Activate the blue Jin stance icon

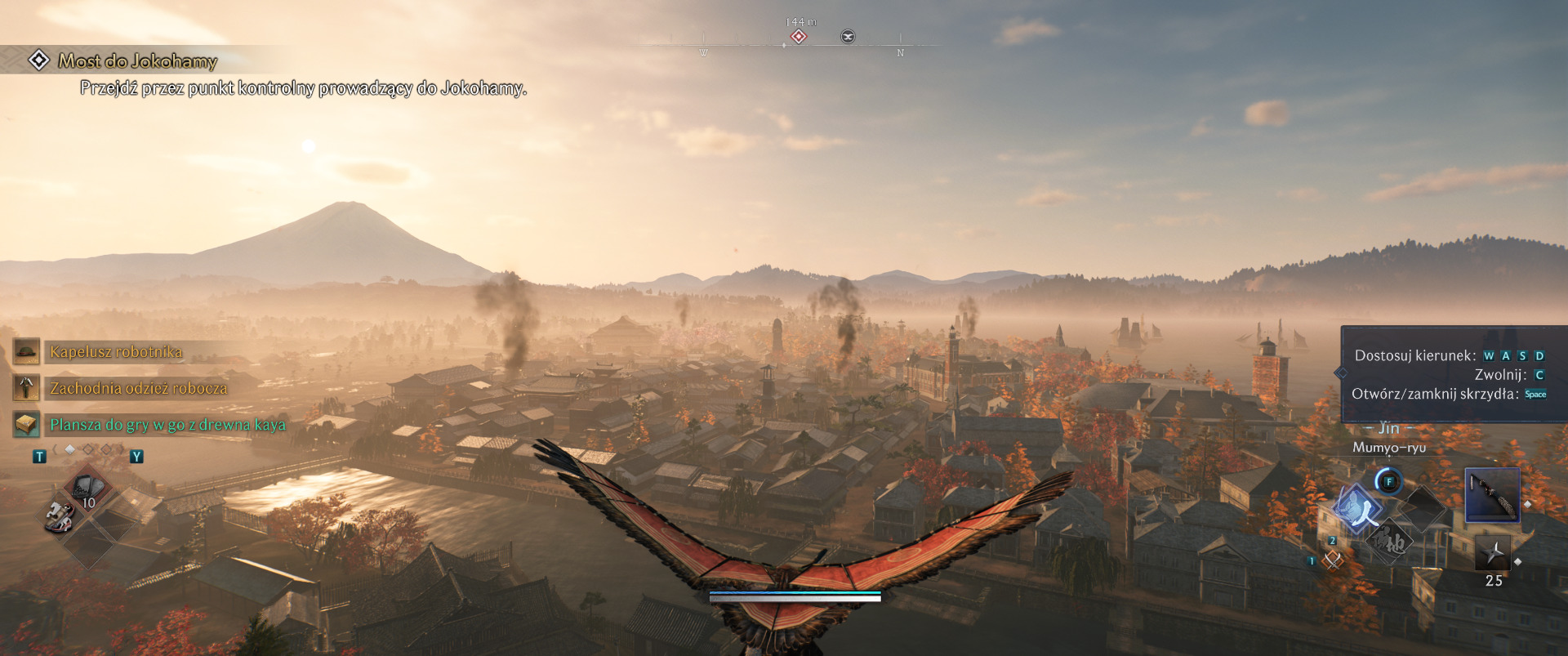tap(1357, 508)
